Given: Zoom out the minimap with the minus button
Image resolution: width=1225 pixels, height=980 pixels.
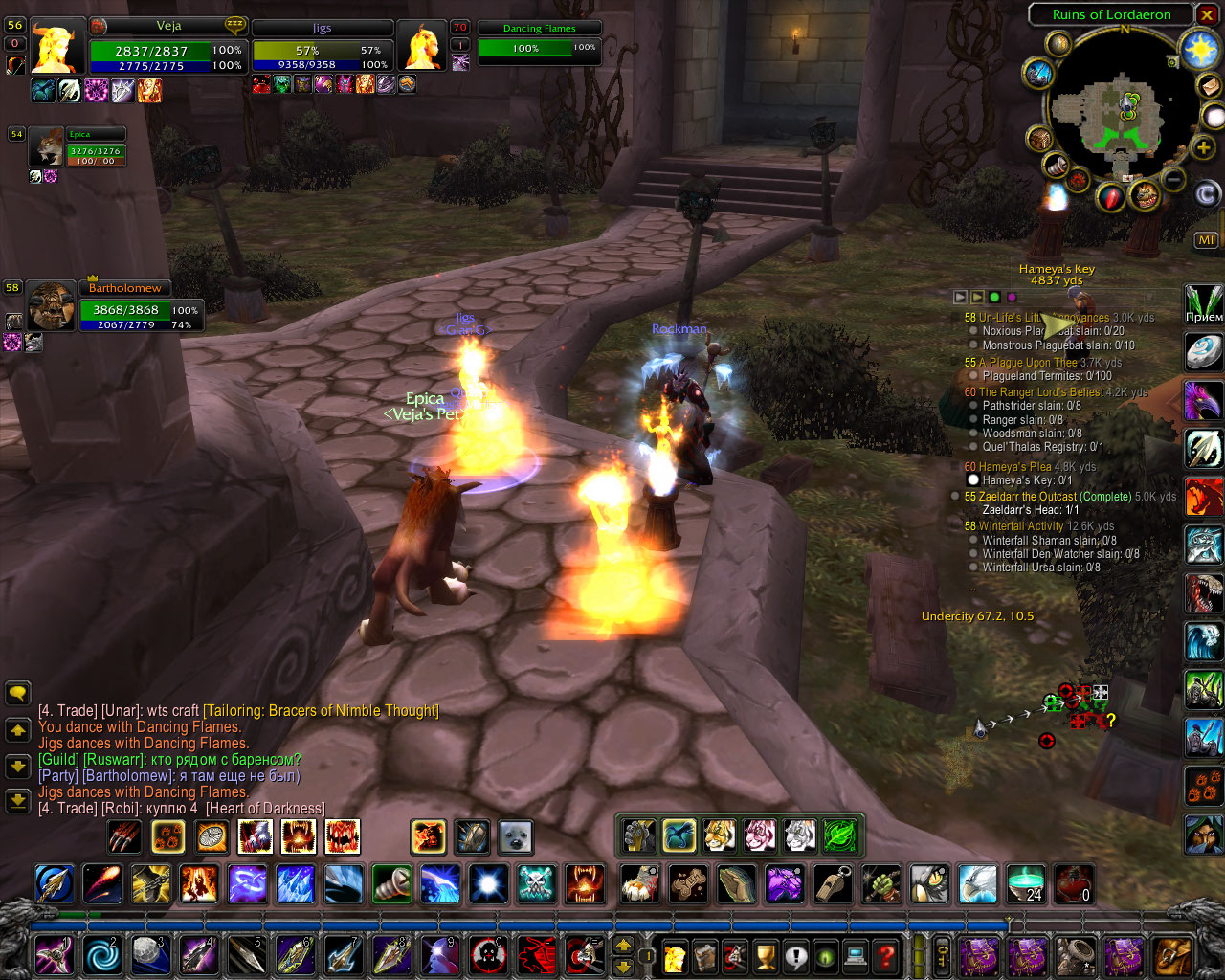Looking at the screenshot, I should (x=1174, y=179).
